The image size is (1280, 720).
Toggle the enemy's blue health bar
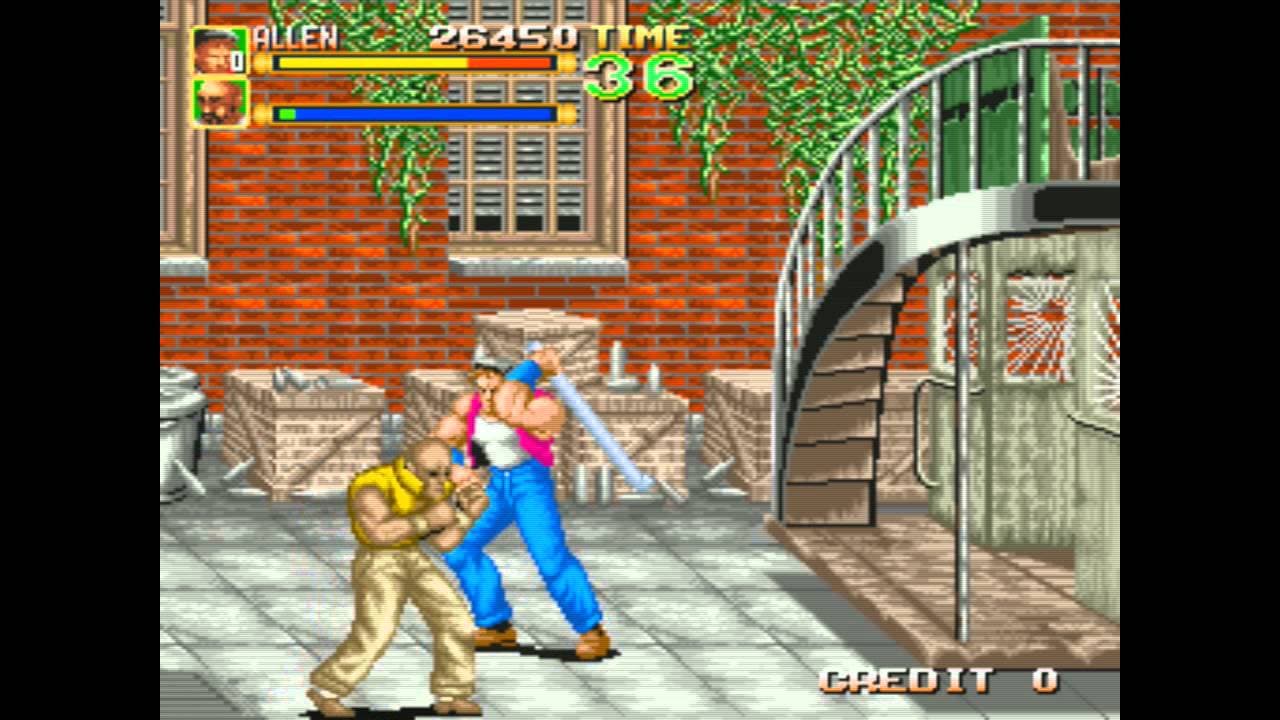pos(420,113)
